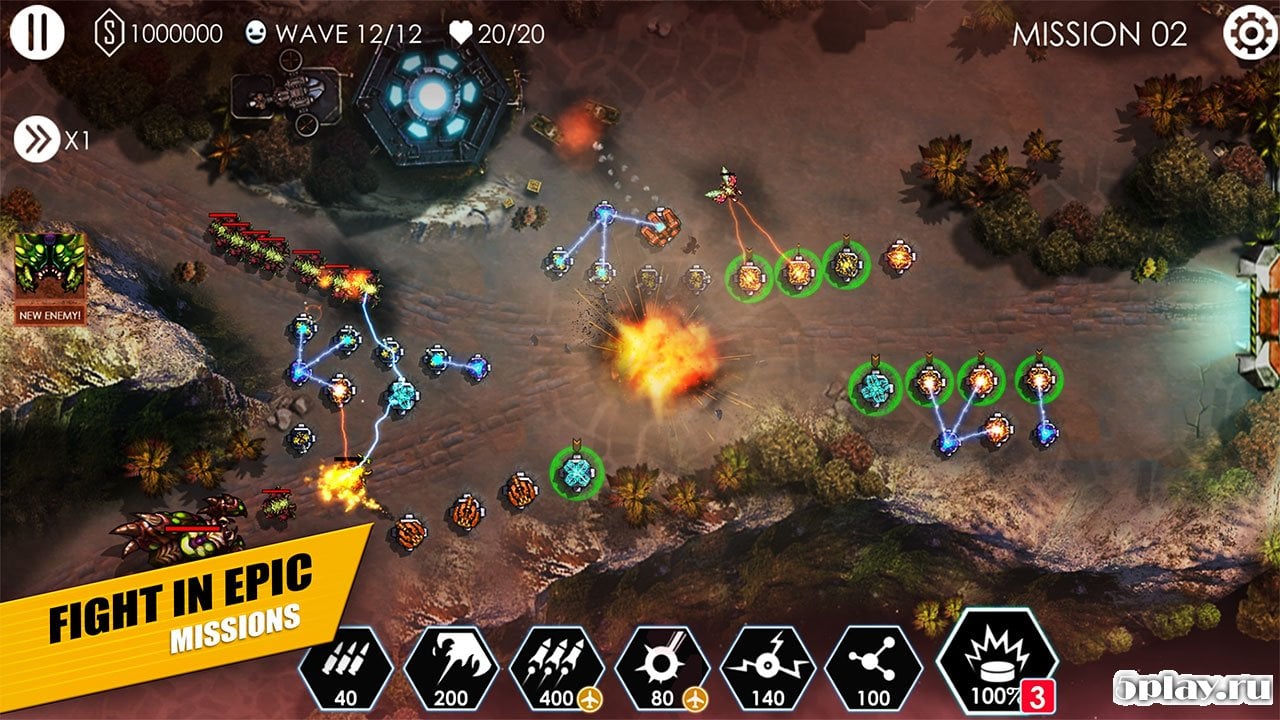Toggle the X1 fast-forward speed
This screenshot has height=720, width=1280.
38,140
